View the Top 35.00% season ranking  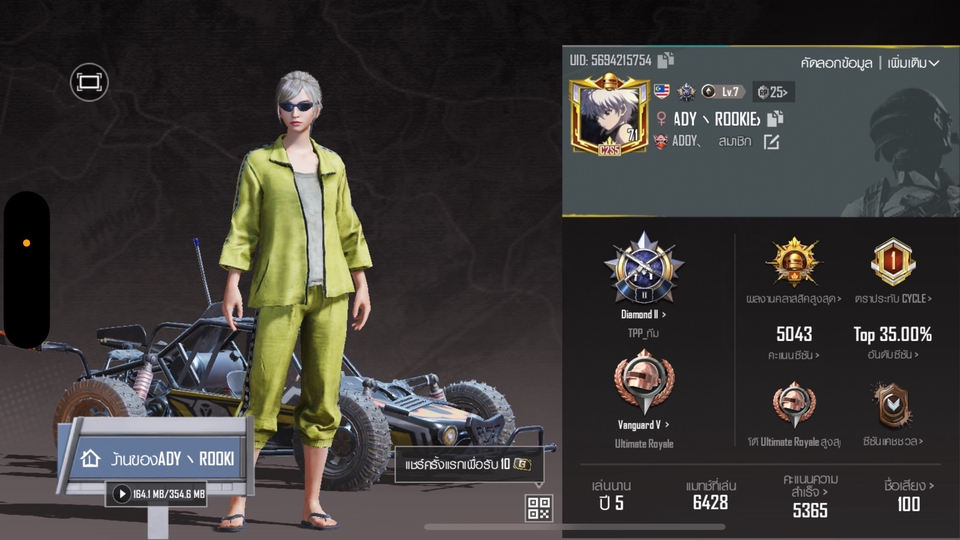pos(893,334)
